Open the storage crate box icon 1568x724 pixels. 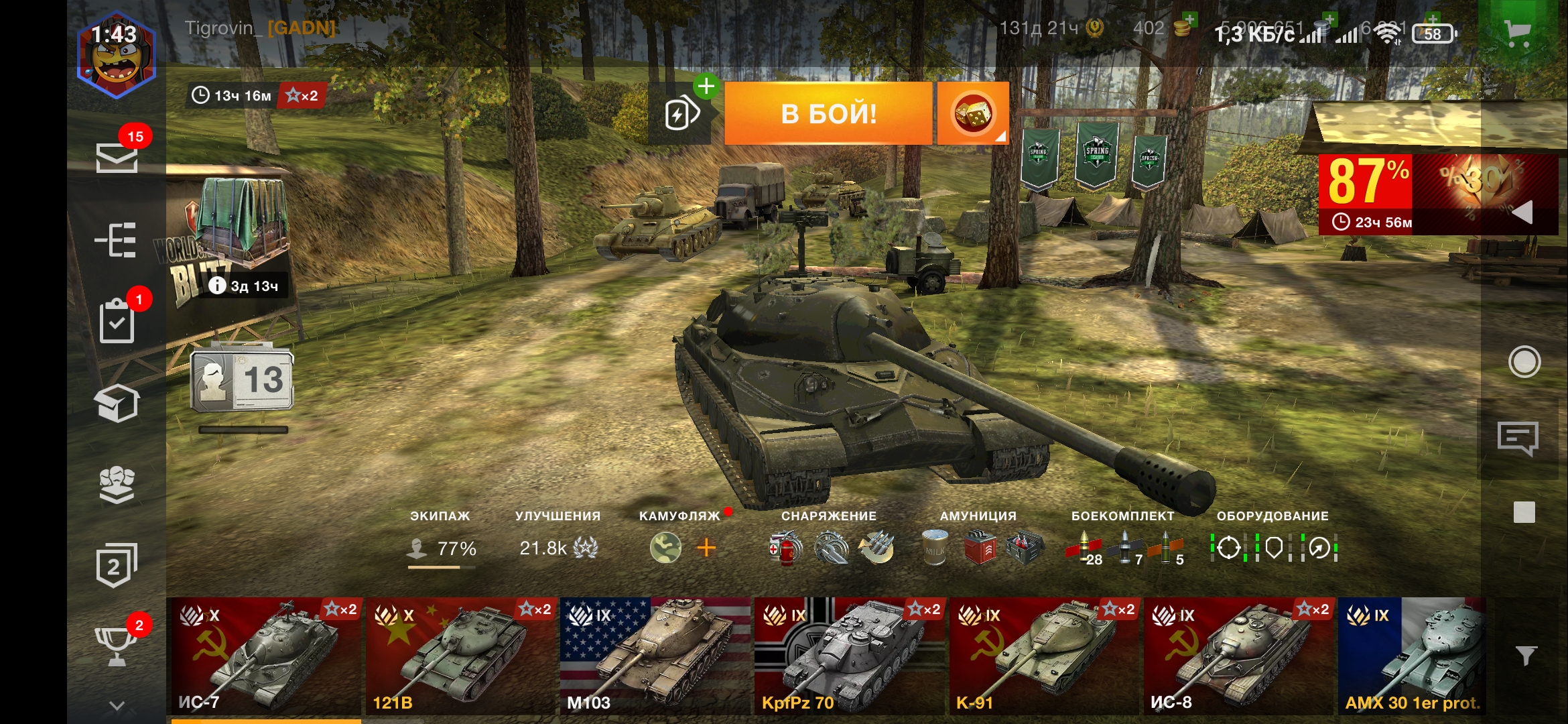117,404
